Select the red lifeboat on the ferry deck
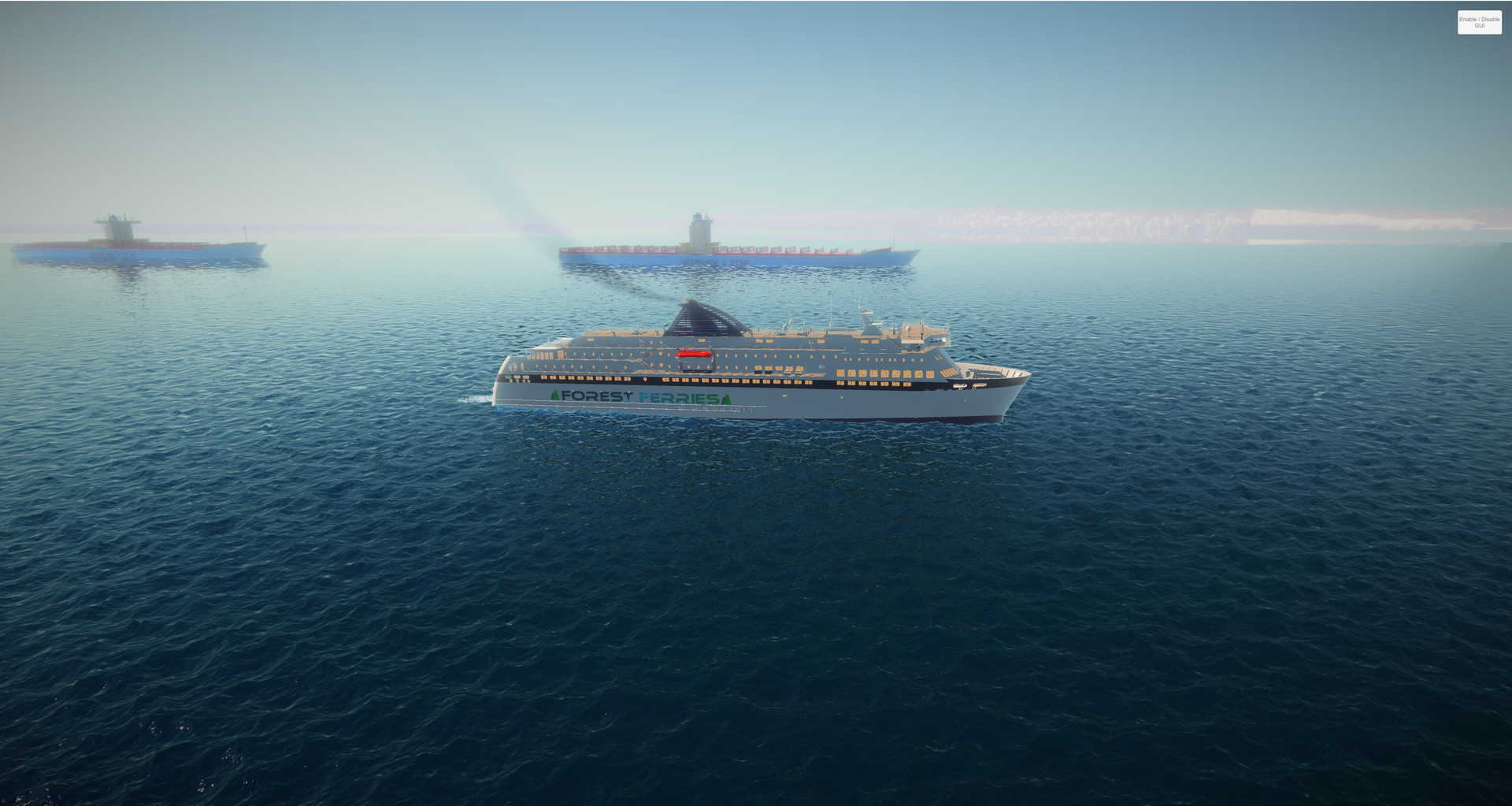This screenshot has width=1512, height=806. tap(694, 354)
